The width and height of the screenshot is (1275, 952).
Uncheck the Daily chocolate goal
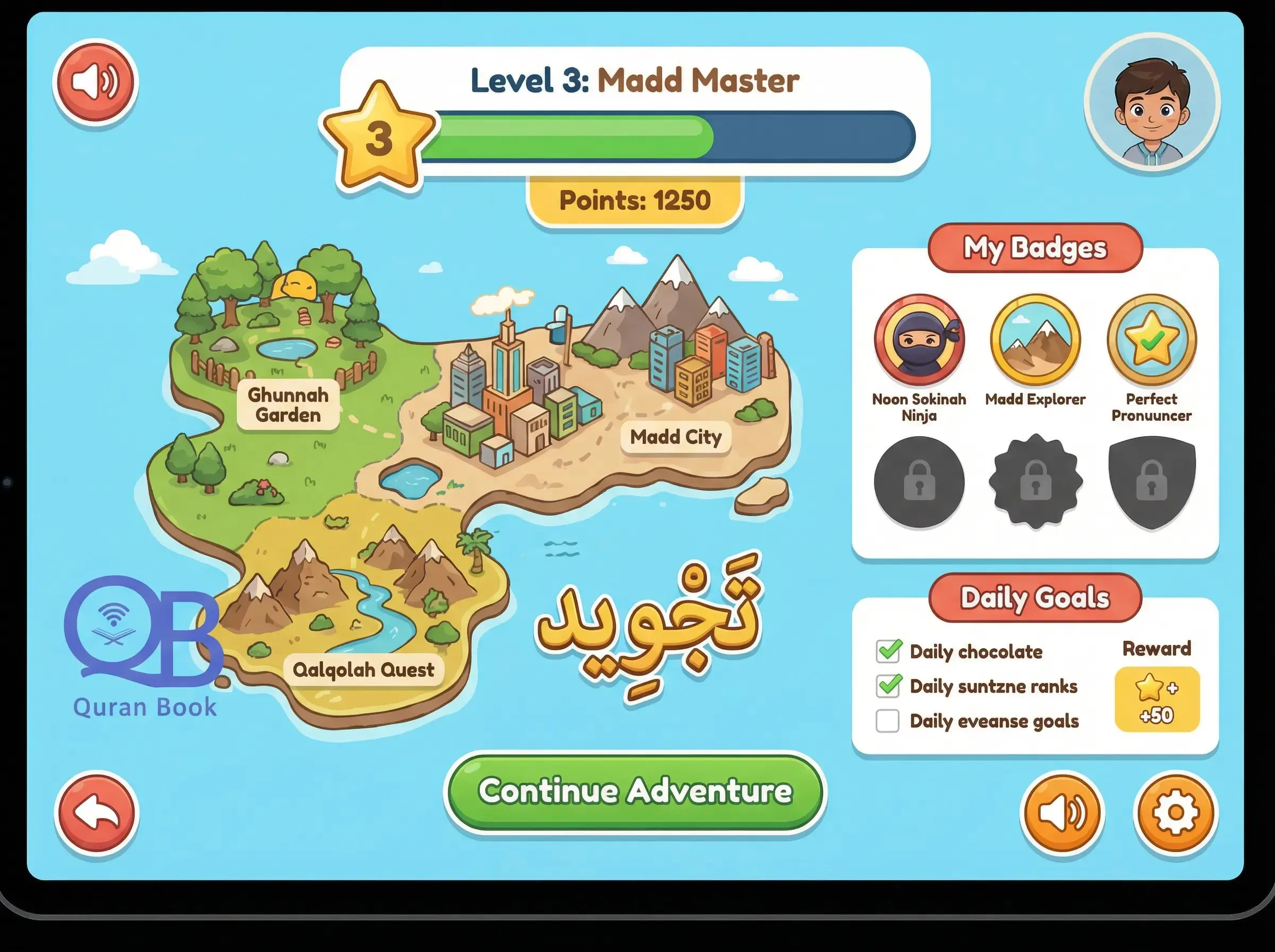pos(888,651)
